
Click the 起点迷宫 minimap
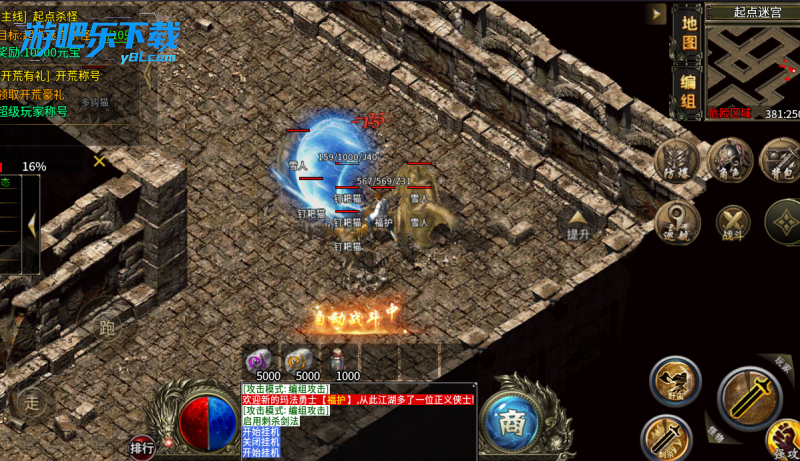[752, 64]
